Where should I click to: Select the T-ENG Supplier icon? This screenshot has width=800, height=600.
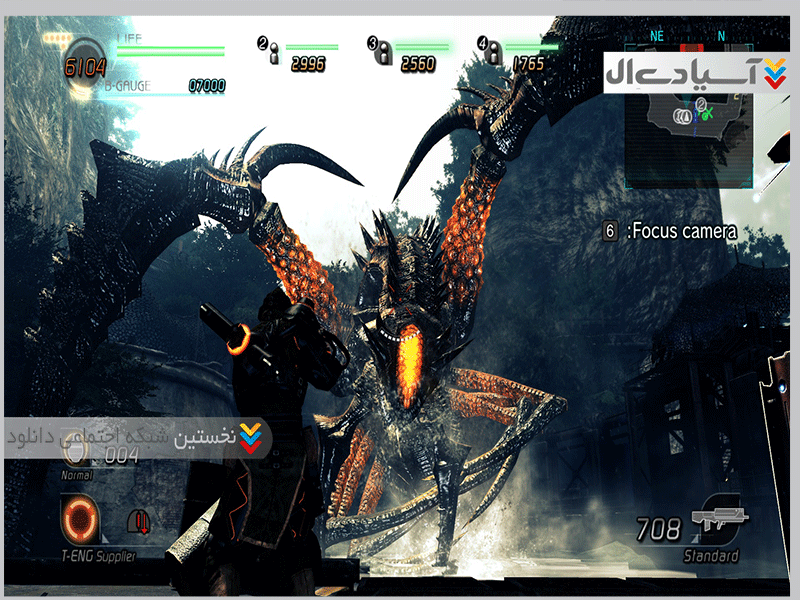pyautogui.click(x=80, y=520)
